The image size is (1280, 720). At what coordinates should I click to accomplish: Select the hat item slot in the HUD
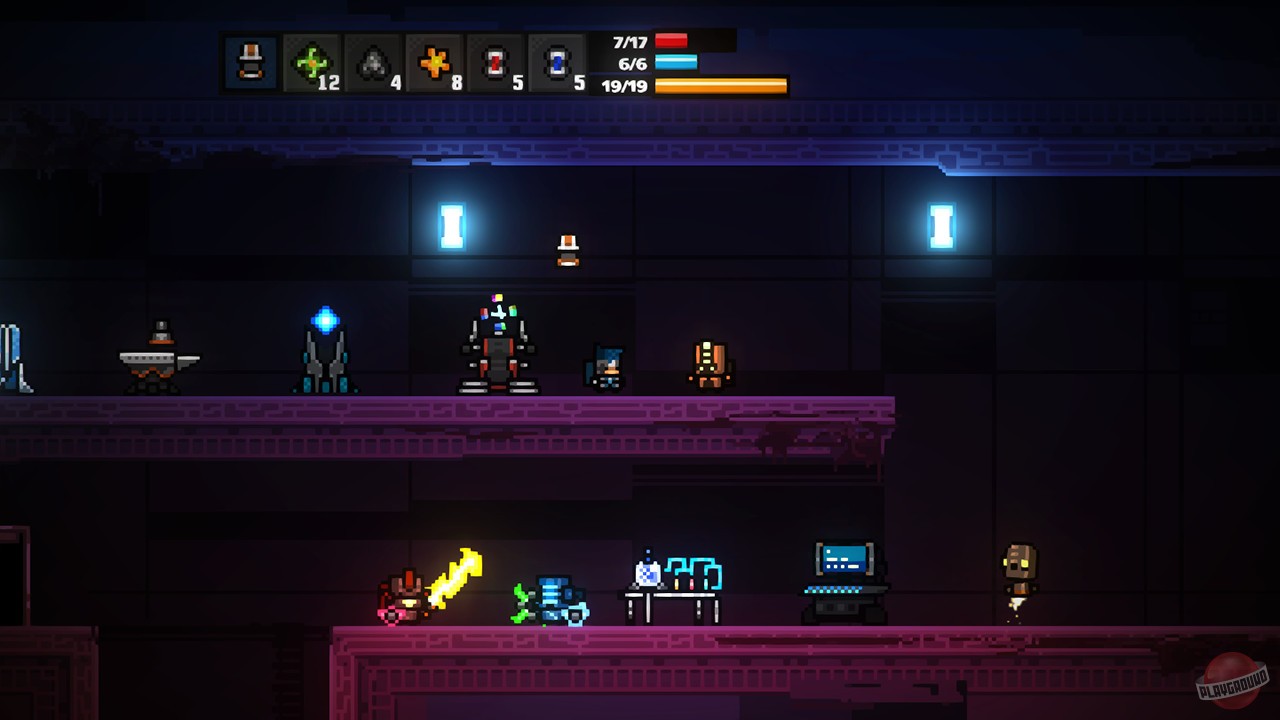[250, 62]
